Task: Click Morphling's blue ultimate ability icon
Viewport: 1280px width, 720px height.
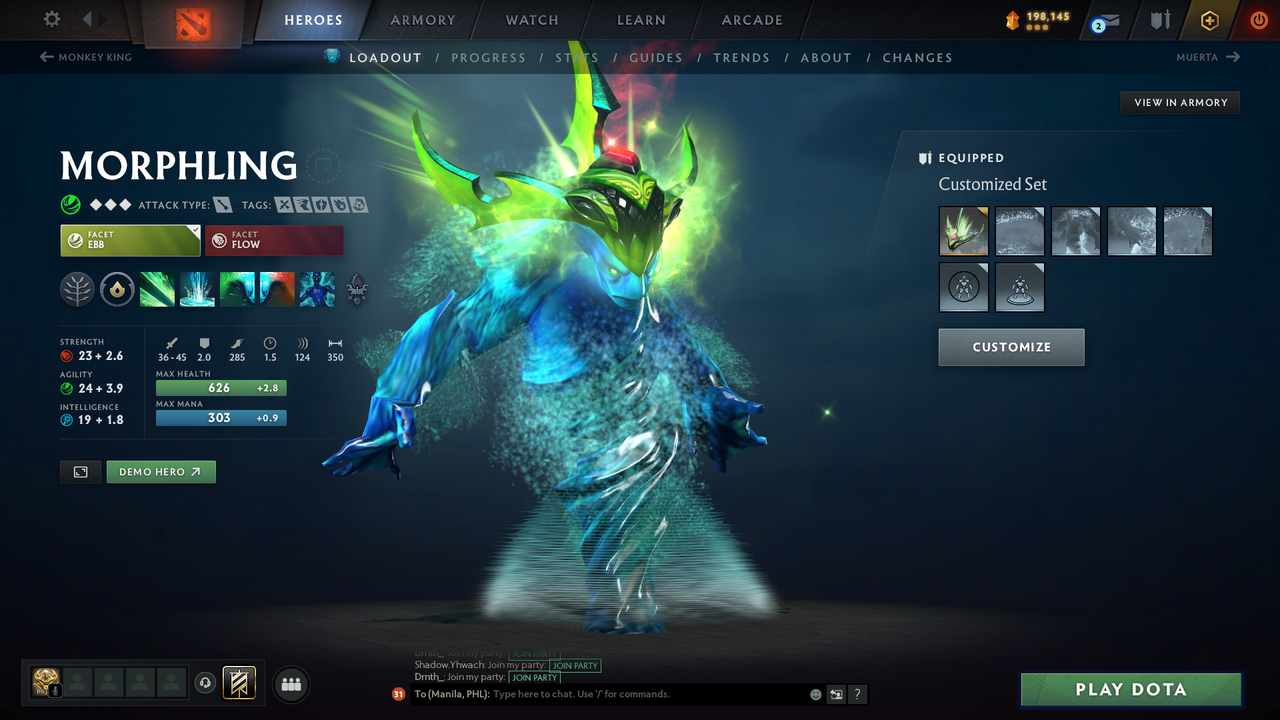Action: click(x=317, y=290)
